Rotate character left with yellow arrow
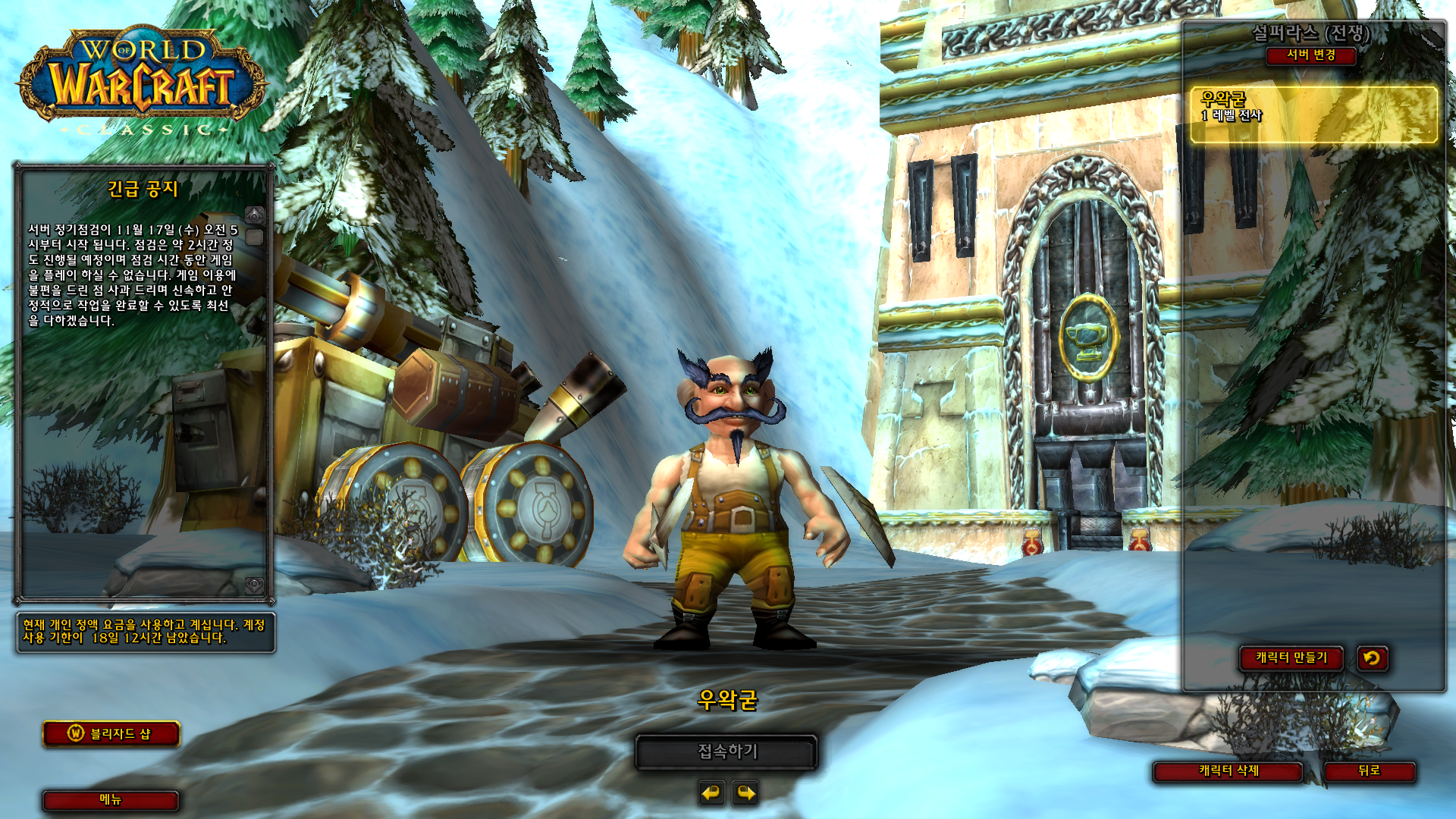The image size is (1456, 819). [x=711, y=793]
